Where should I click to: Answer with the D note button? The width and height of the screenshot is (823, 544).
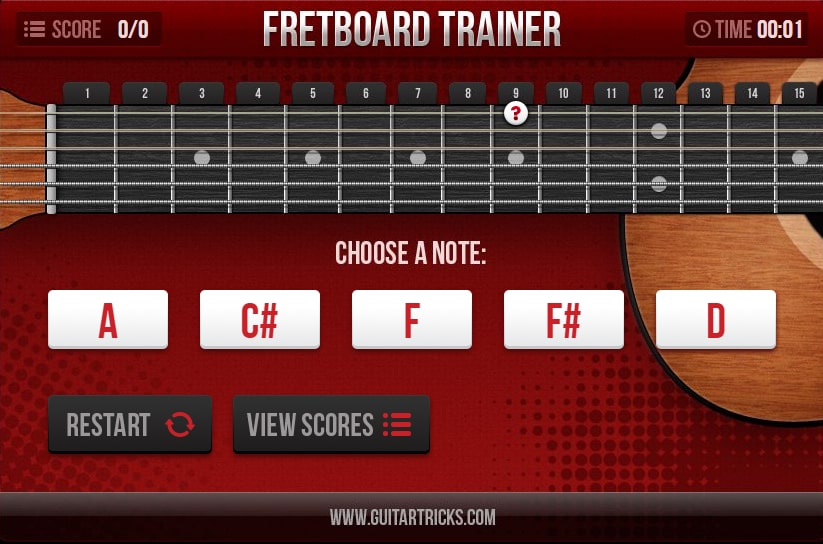click(716, 320)
